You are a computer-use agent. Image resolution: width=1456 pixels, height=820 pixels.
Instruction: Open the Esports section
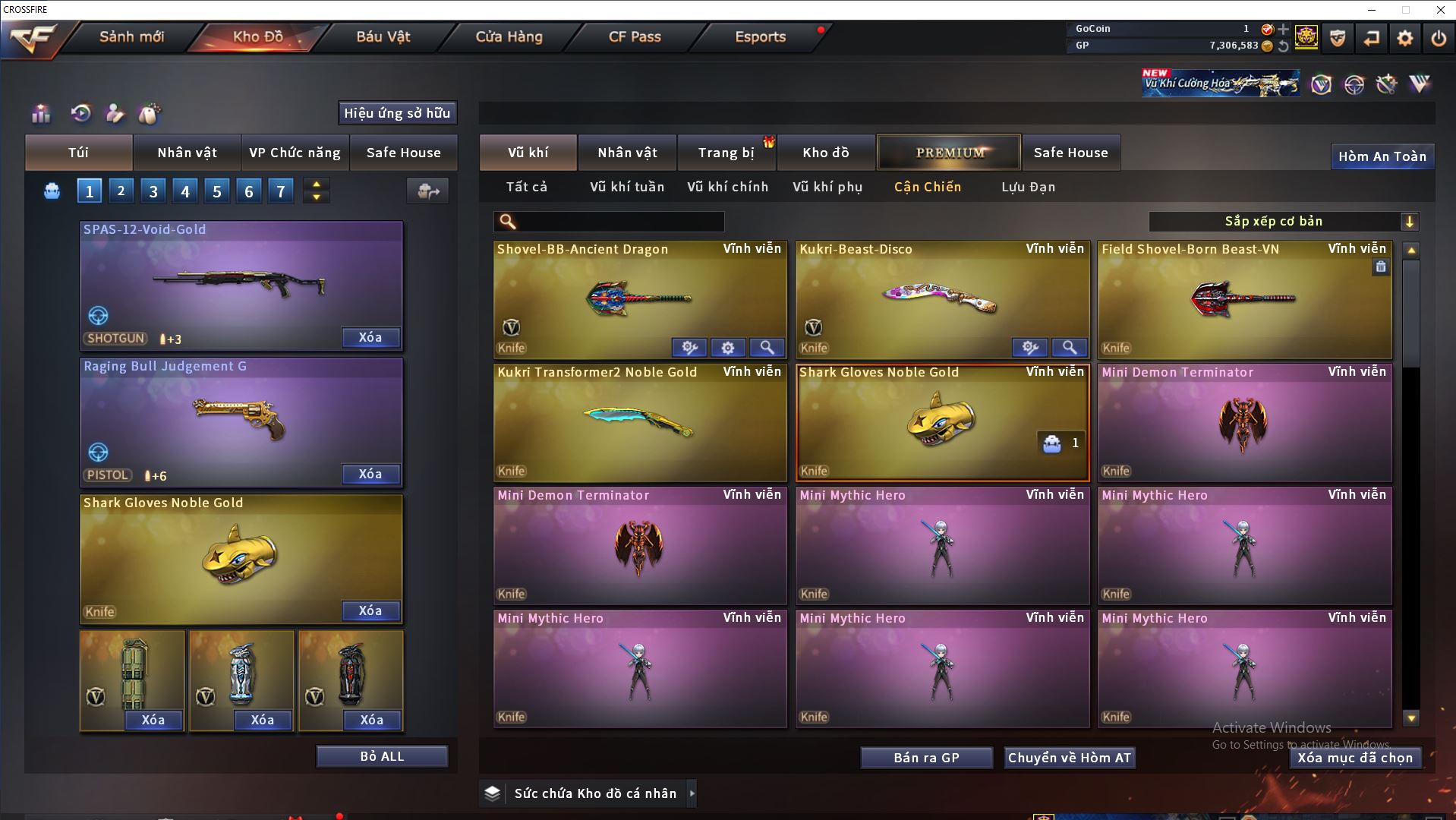(760, 36)
